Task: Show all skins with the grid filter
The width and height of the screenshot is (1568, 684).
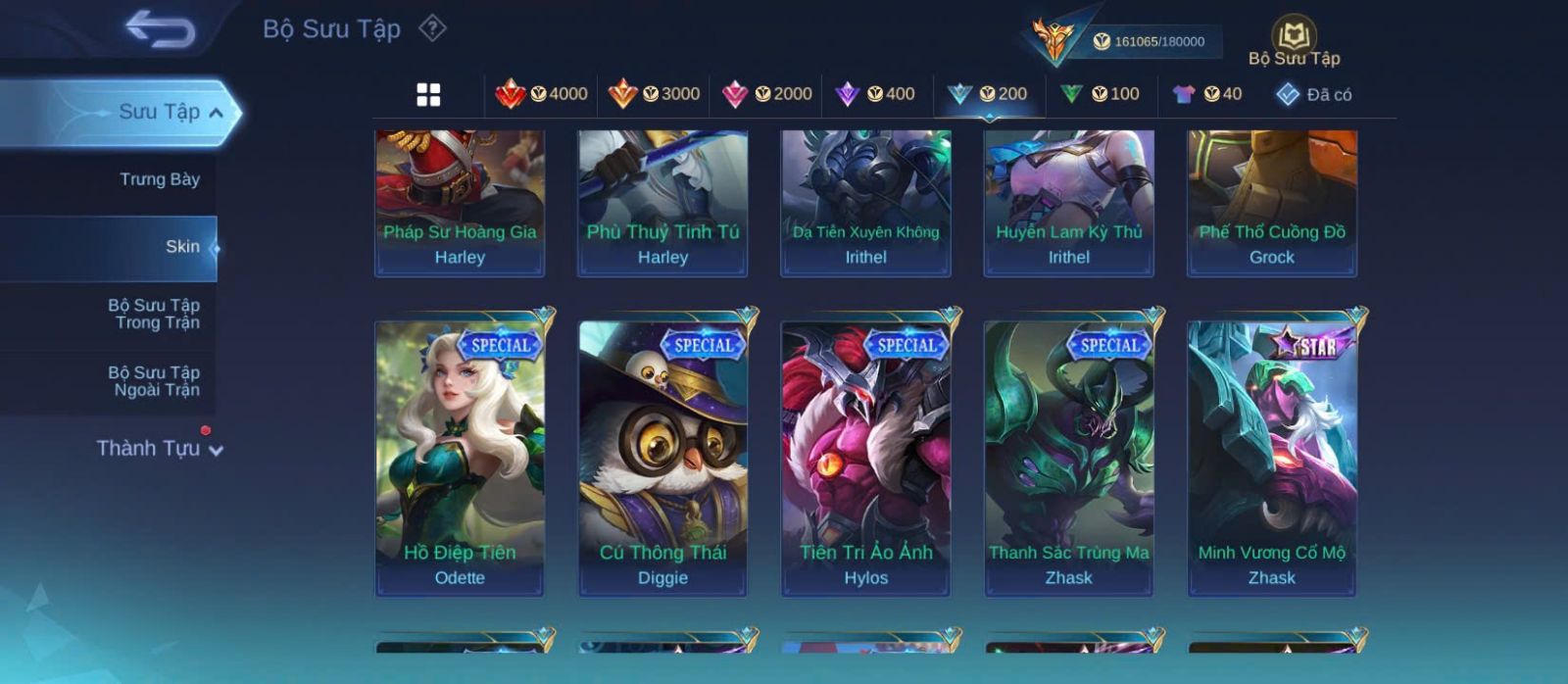Action: click(428, 95)
